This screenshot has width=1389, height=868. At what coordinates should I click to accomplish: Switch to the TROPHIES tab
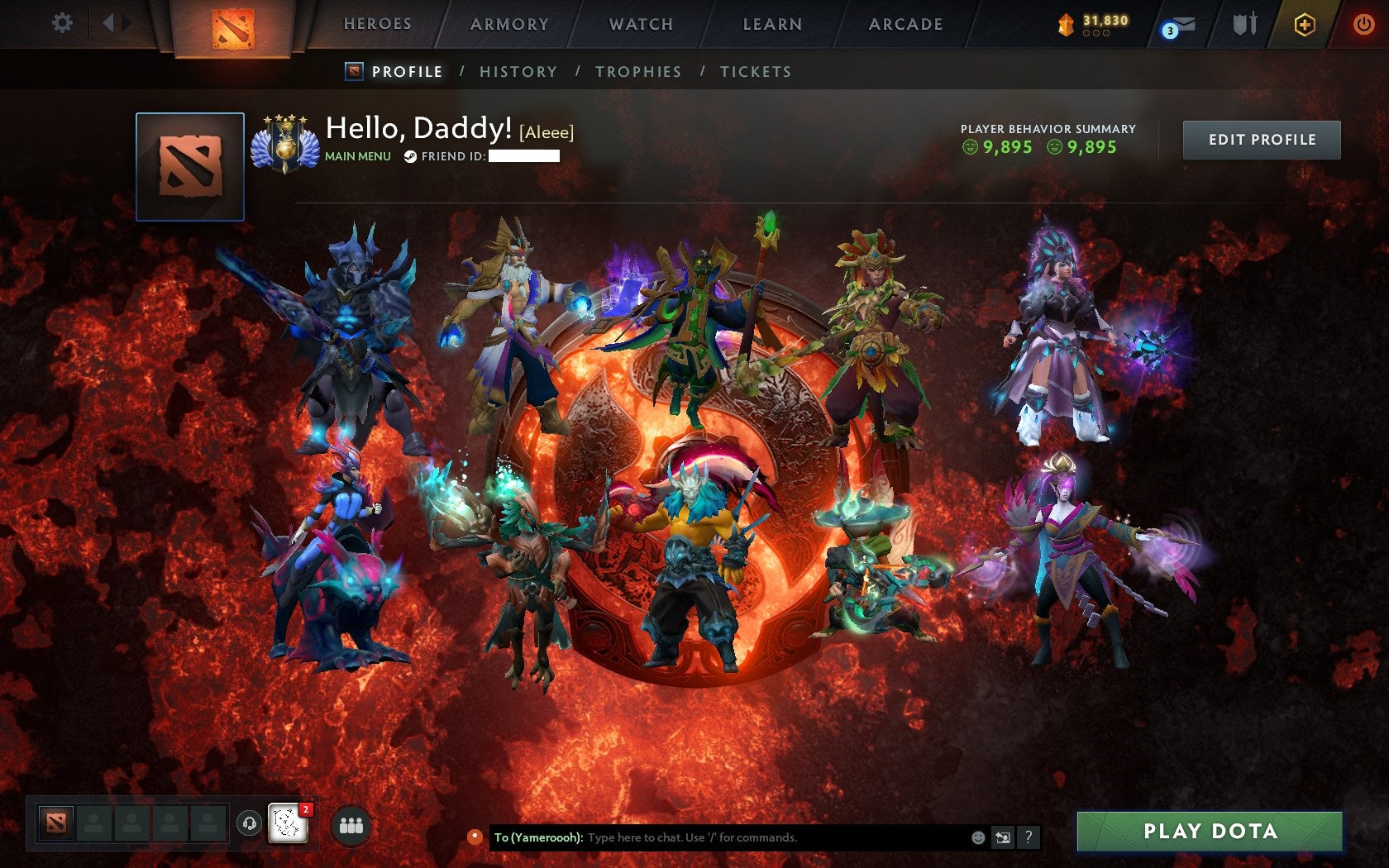[637, 72]
